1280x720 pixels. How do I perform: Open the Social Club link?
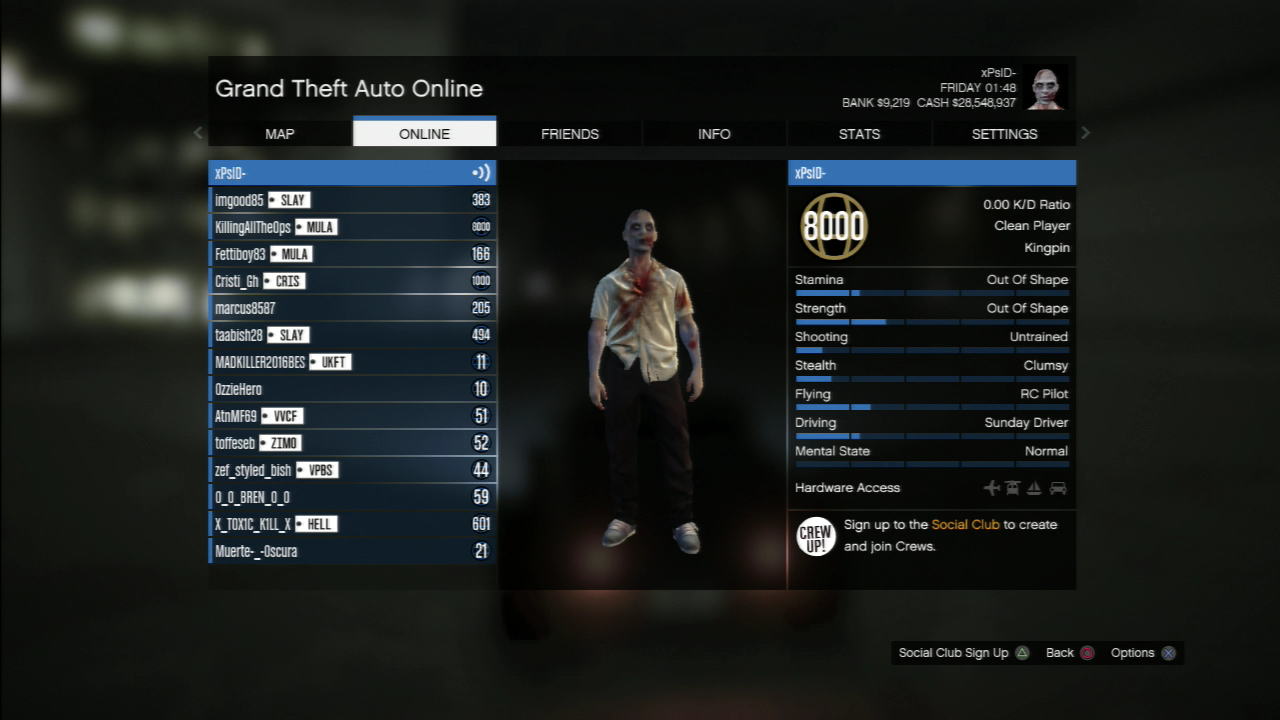tap(965, 524)
